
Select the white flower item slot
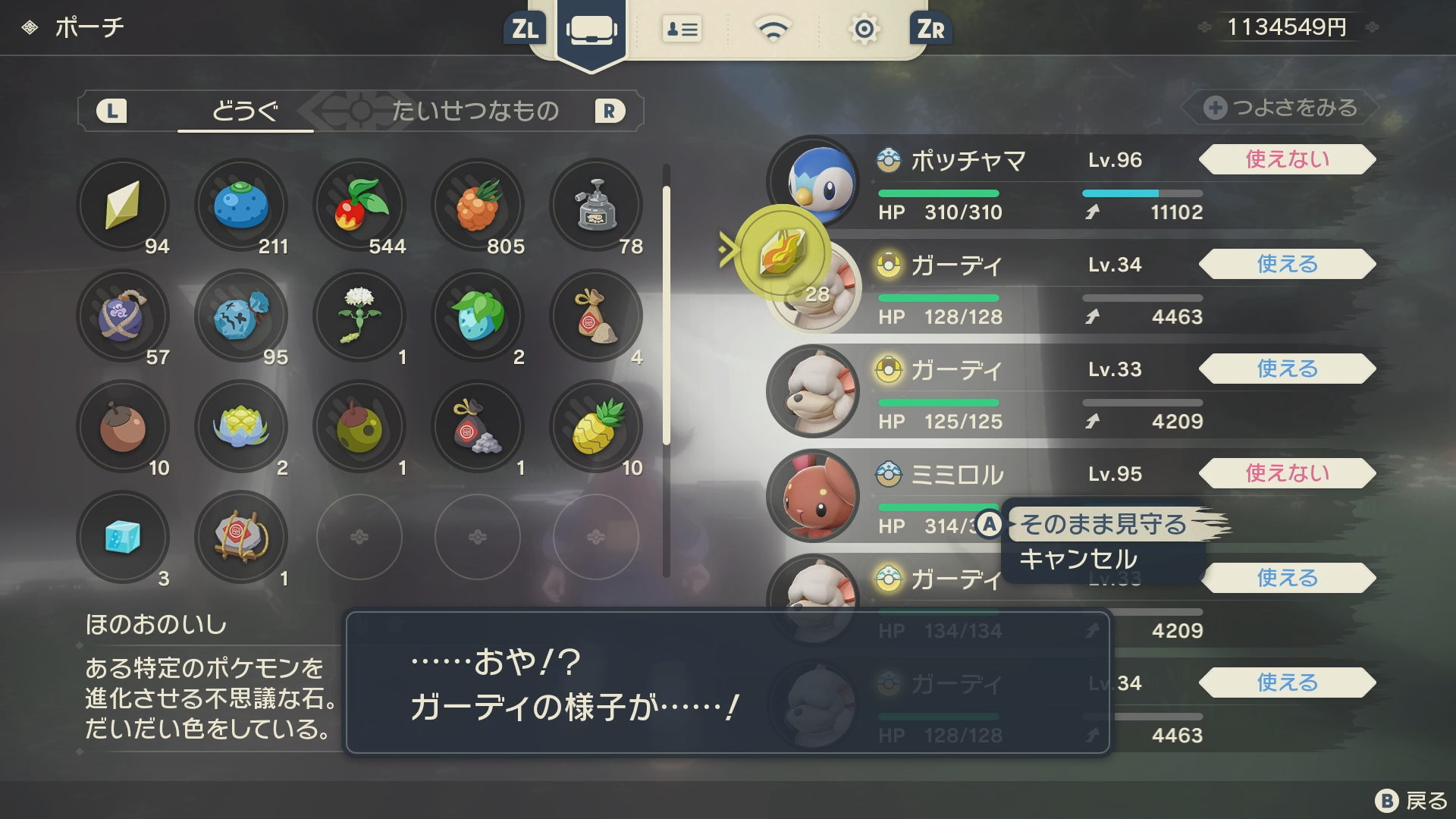tap(359, 316)
